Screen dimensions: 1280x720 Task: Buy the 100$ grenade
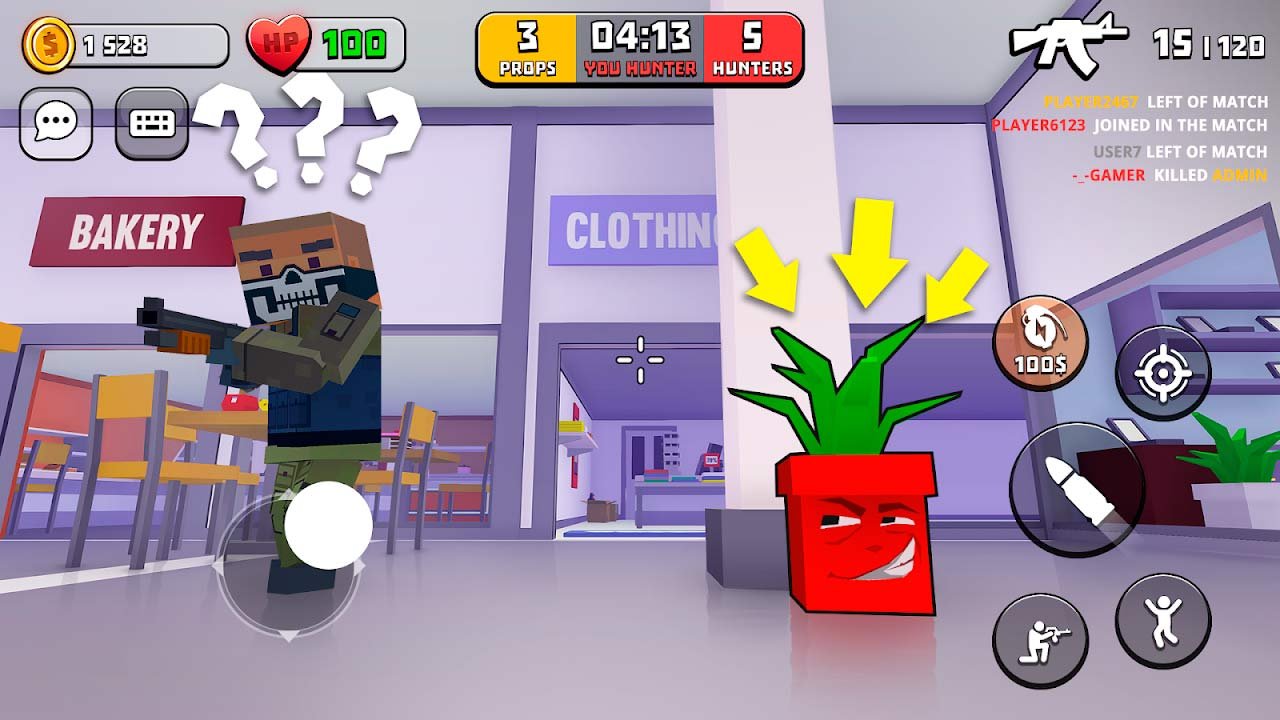[x=1040, y=343]
